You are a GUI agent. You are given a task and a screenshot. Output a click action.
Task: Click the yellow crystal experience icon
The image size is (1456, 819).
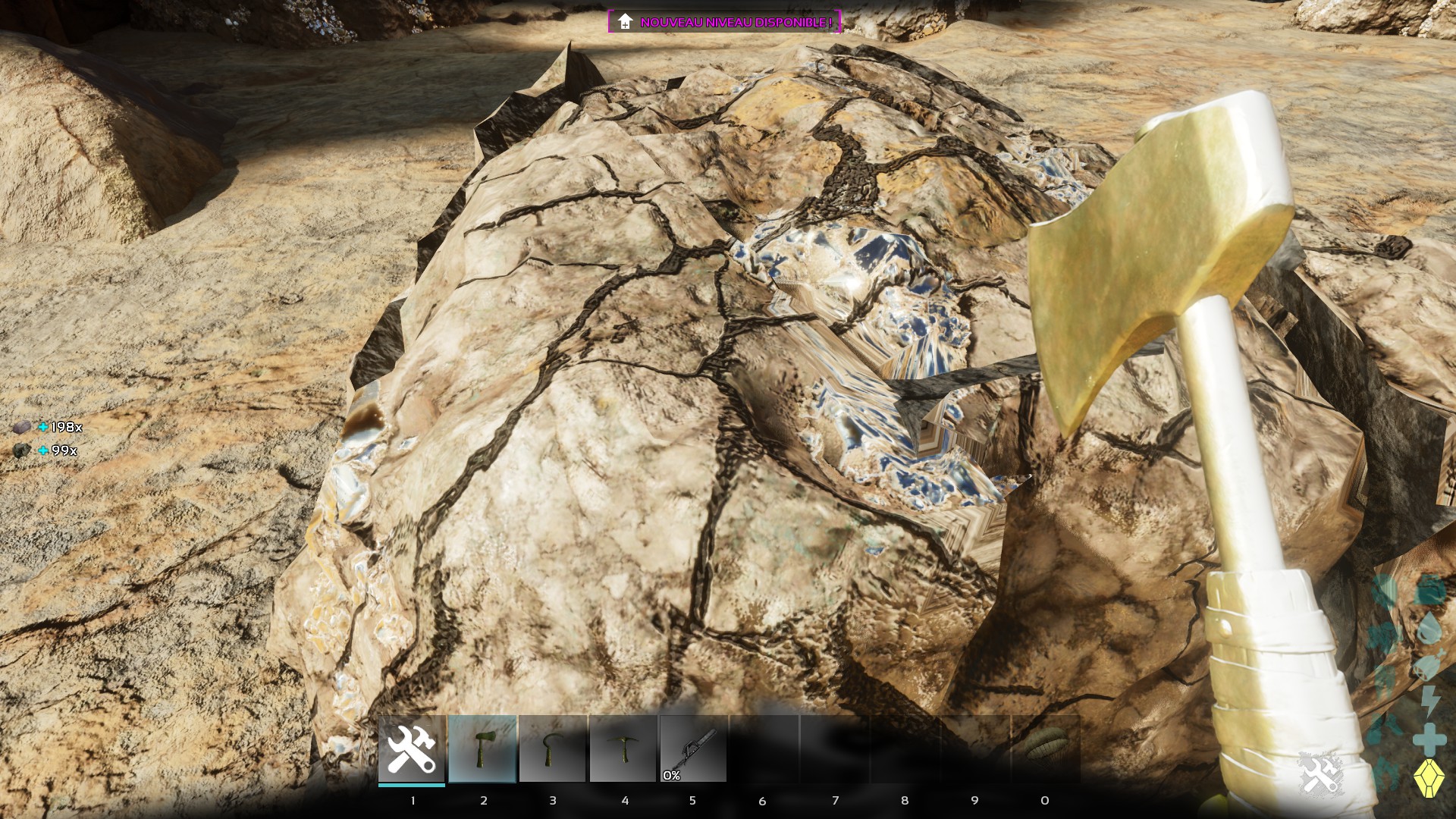1429,778
